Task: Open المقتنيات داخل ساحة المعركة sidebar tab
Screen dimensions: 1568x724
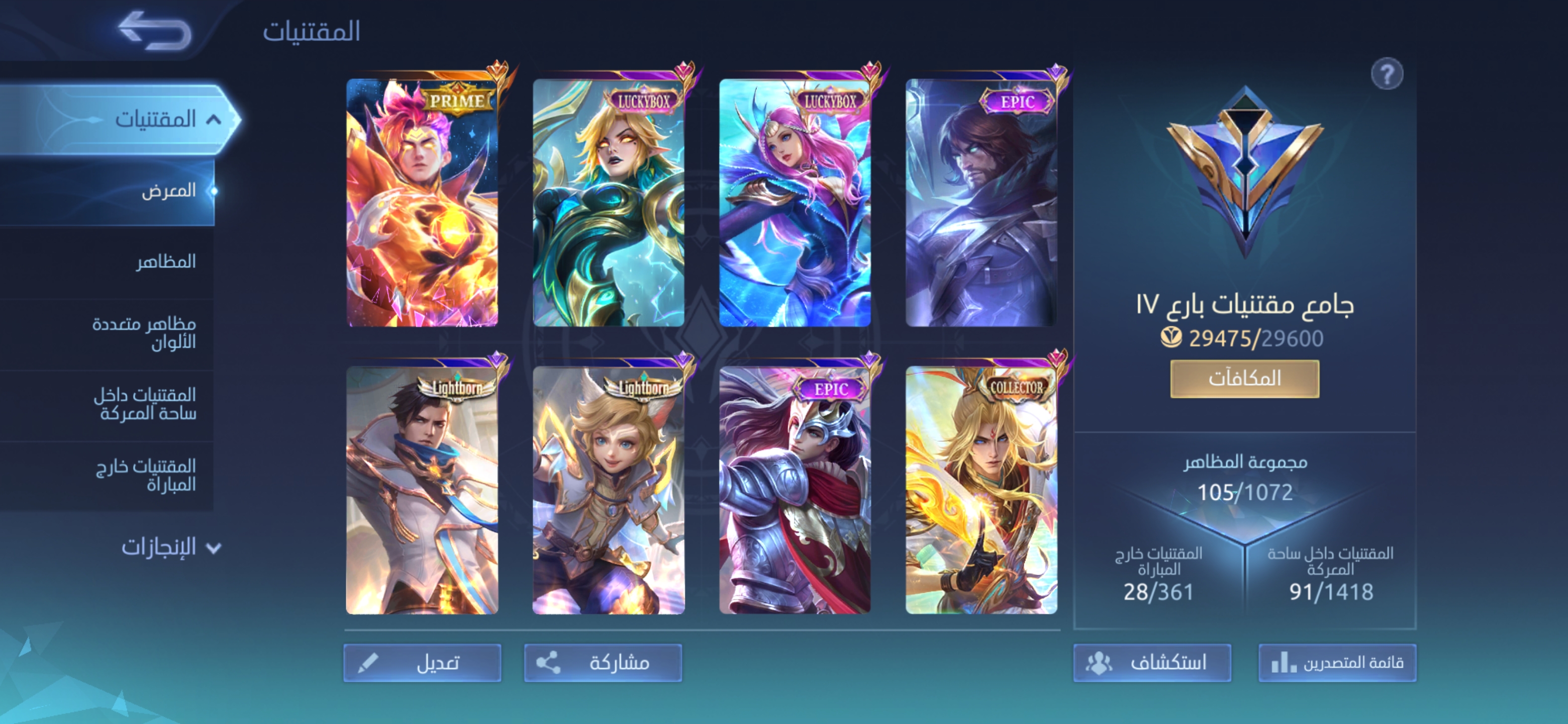Action: [x=145, y=404]
